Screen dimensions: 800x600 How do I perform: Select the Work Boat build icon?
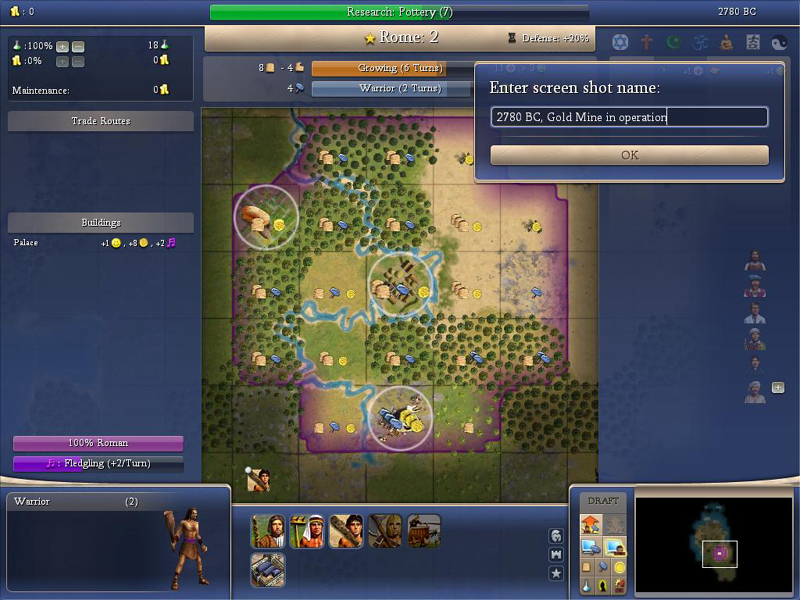click(424, 531)
